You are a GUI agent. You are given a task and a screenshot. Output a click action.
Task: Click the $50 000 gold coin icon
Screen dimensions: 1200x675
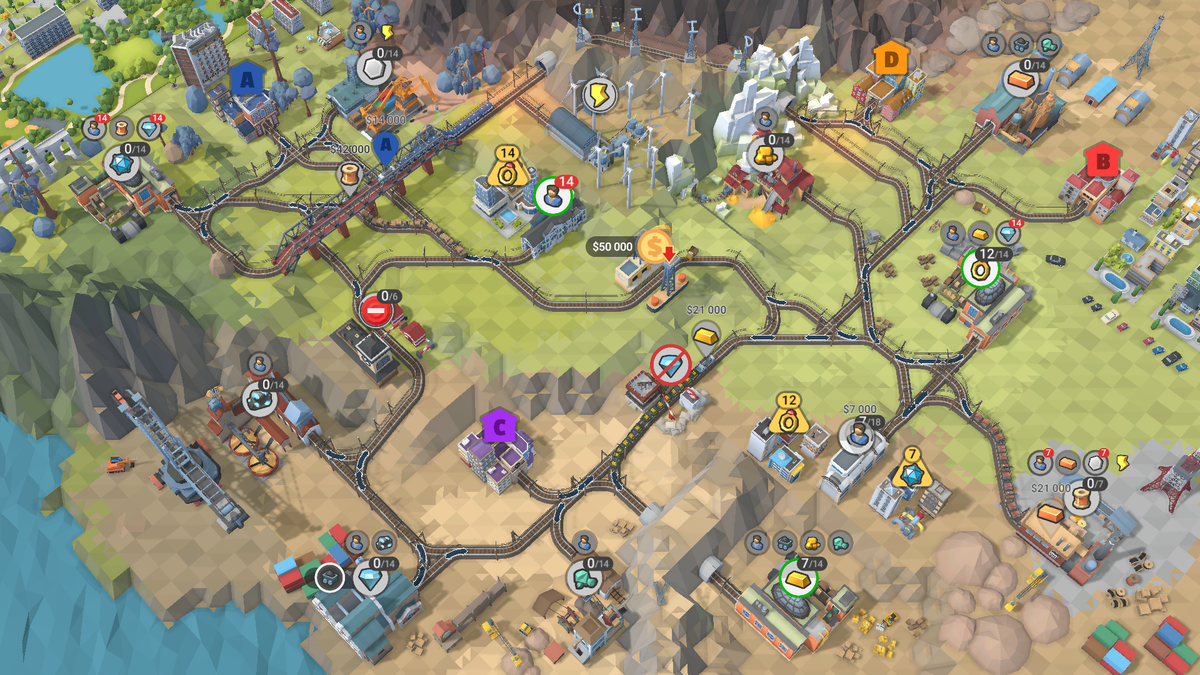click(655, 245)
